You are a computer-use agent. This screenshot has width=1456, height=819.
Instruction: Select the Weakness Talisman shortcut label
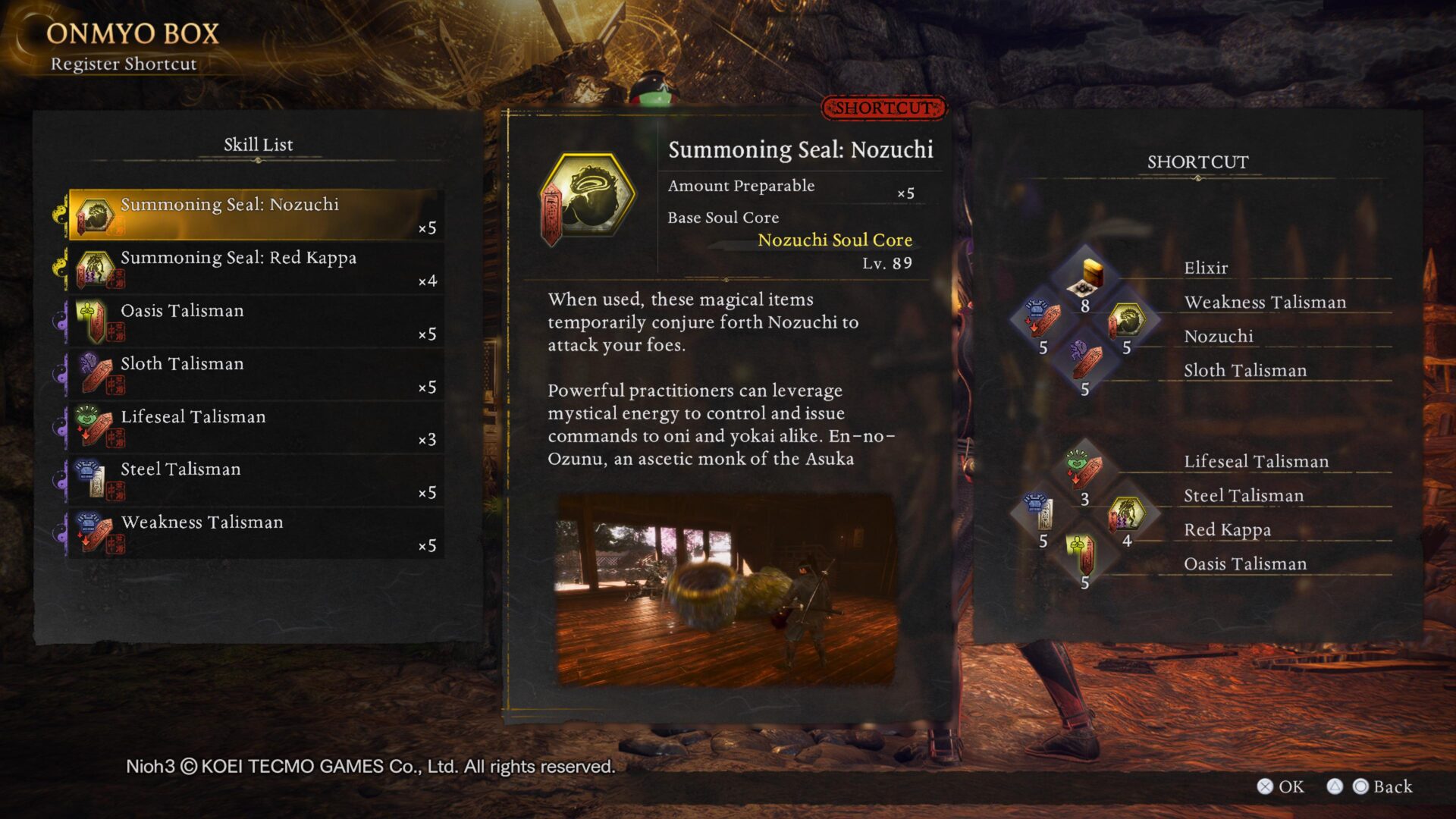click(x=1265, y=303)
